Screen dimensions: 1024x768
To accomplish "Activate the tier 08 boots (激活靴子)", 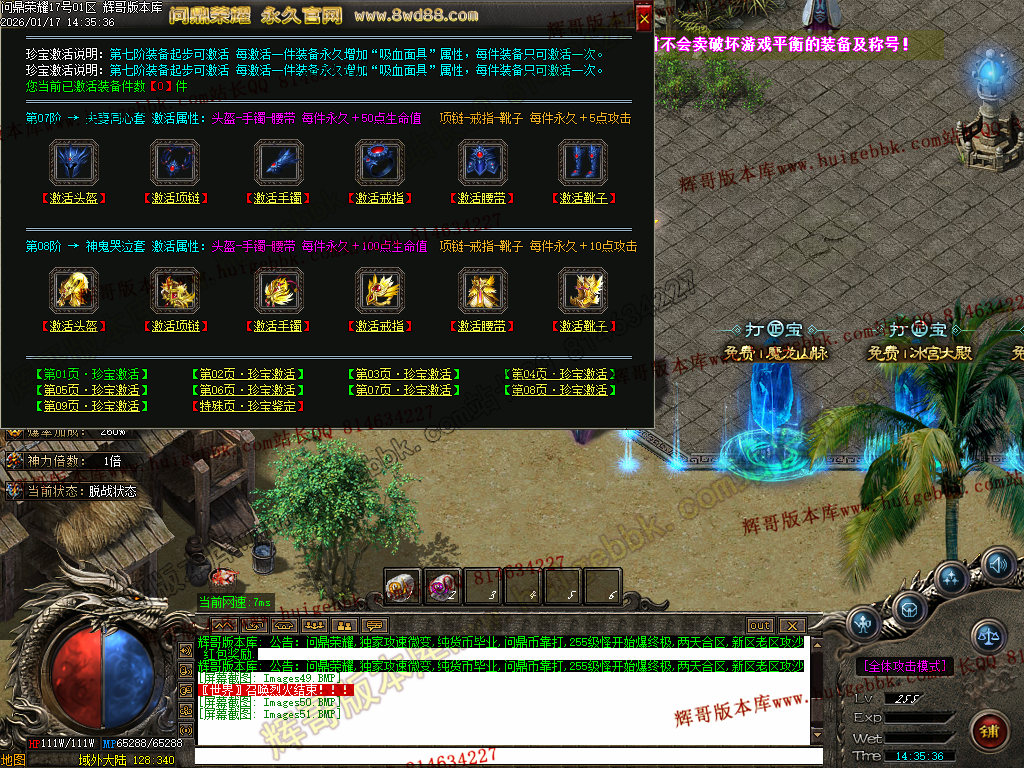I will (x=584, y=326).
